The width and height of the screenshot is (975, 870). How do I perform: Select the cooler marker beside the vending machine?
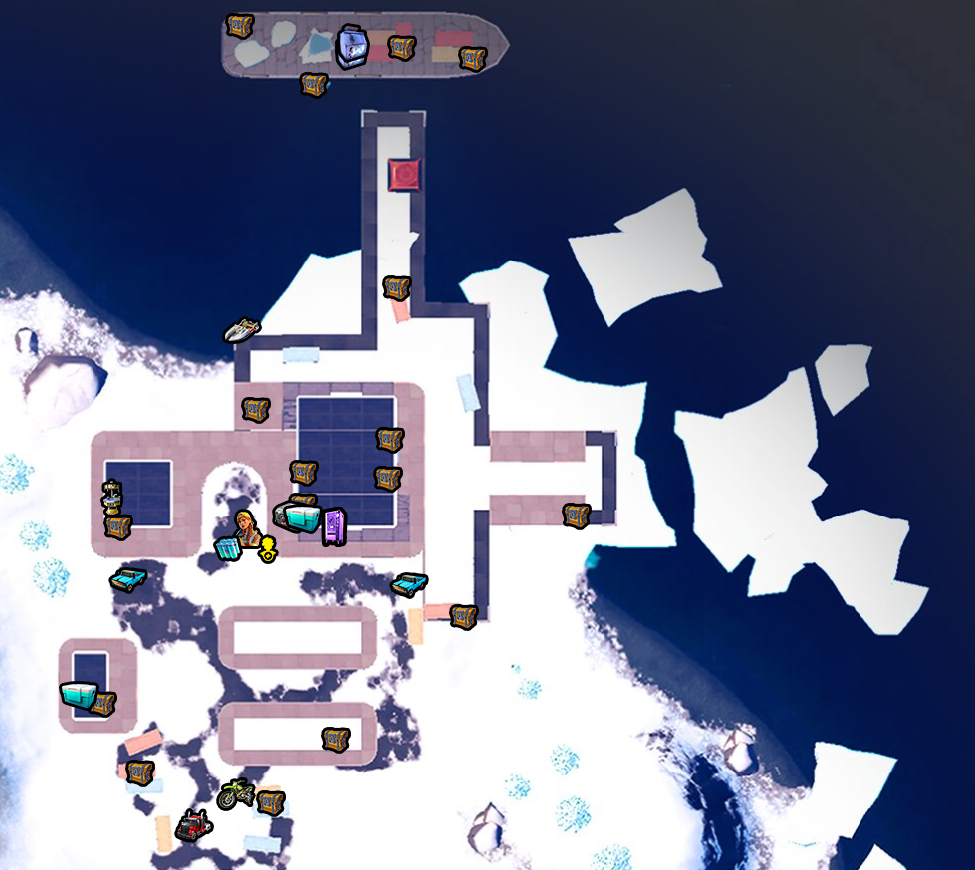pyautogui.click(x=300, y=516)
